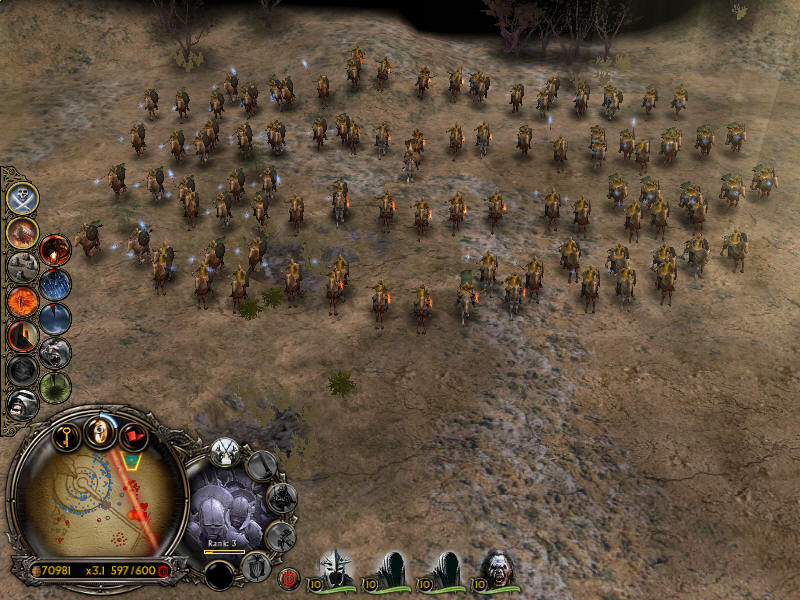Screen dimensions: 800x600
Task: Activate the flaming dark circle power
Action: click(55, 250)
